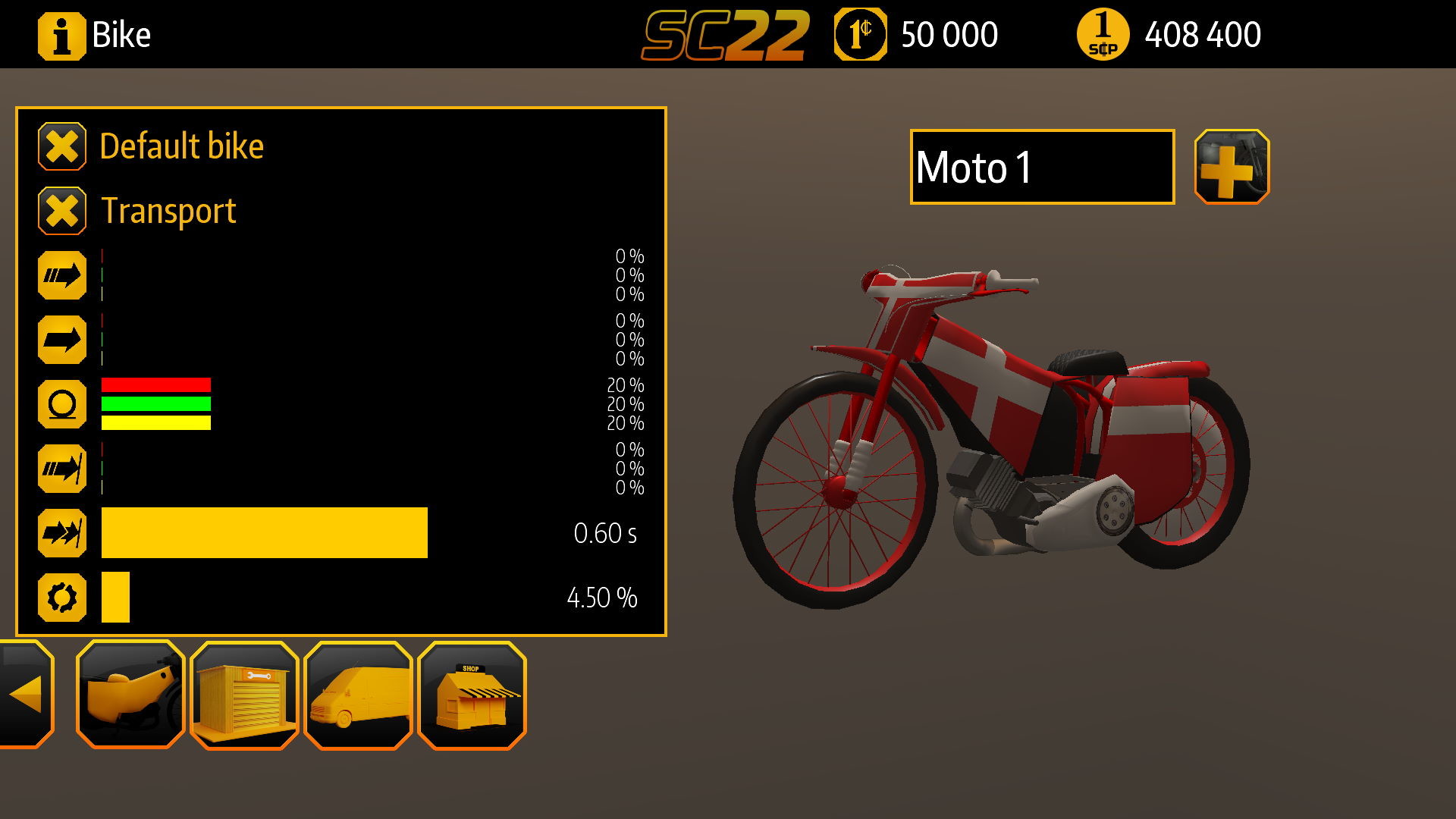This screenshot has width=1456, height=819.
Task: Select the braking stat icon
Action: pyautogui.click(x=64, y=469)
